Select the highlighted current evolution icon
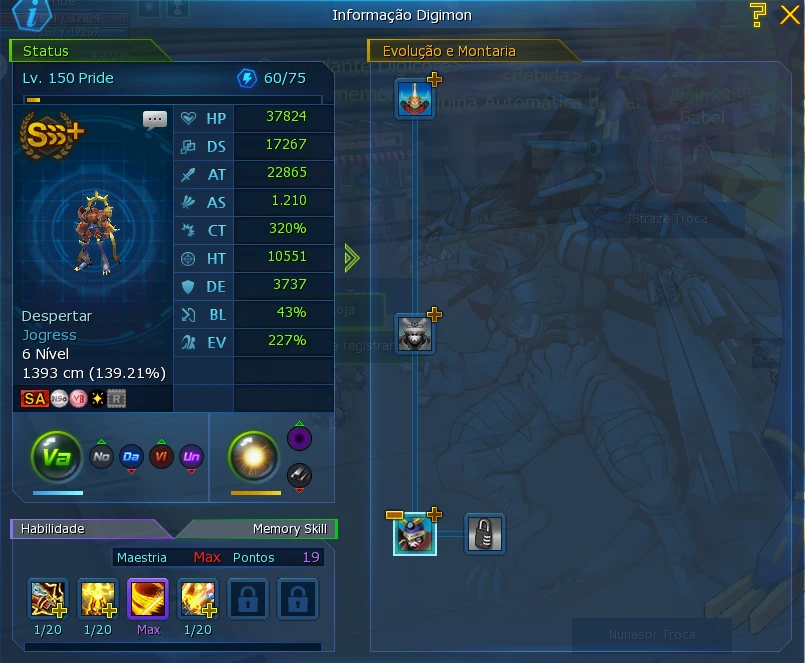The height and width of the screenshot is (663, 805). [414, 534]
